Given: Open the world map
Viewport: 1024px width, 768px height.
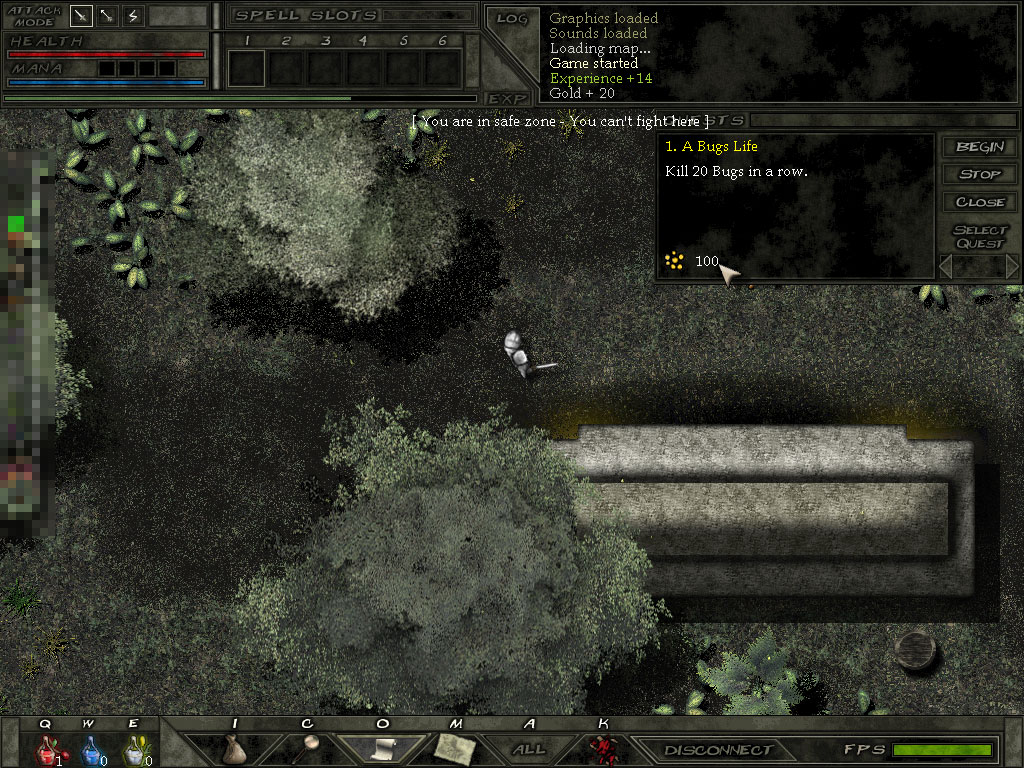Looking at the screenshot, I should coord(454,748).
